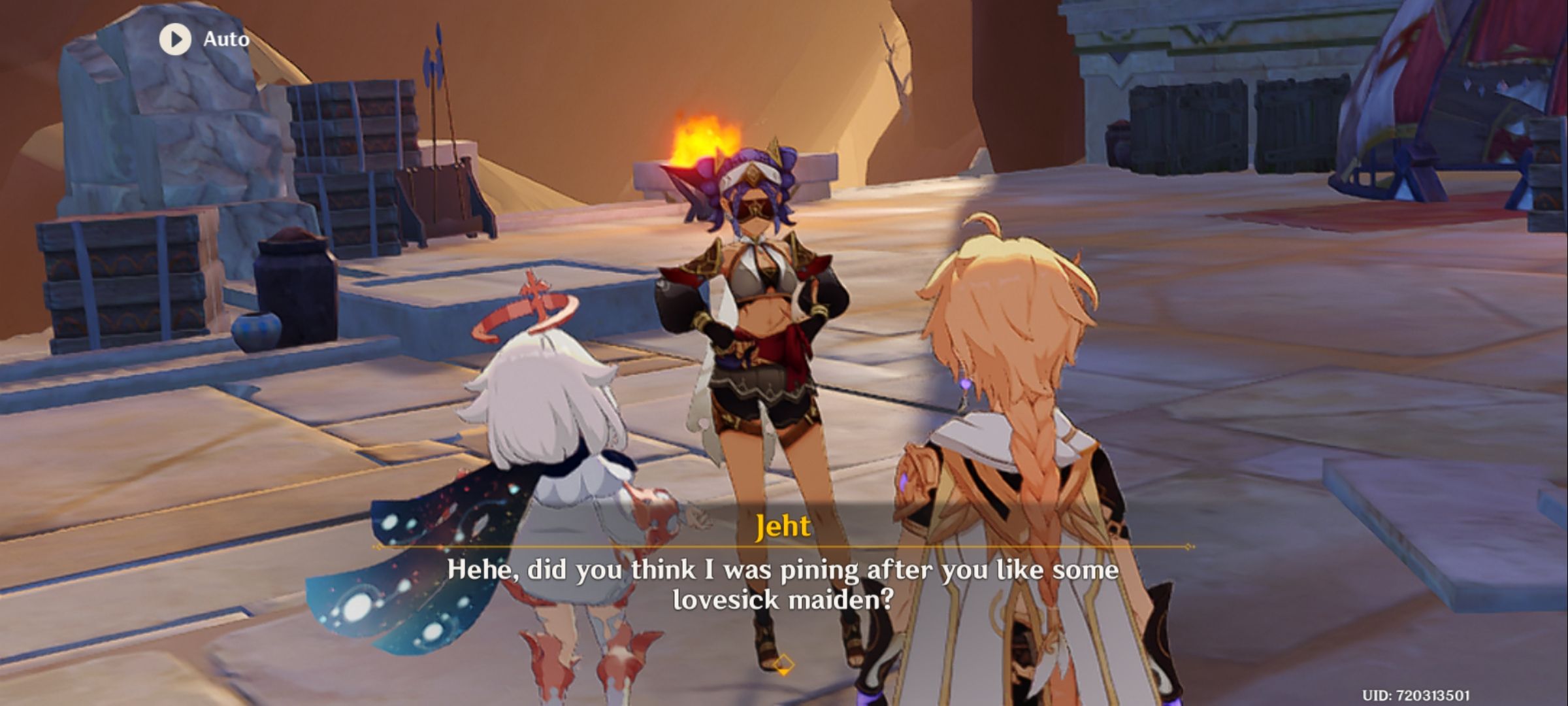Select the golden ornament on Jeht's head

coord(774,150)
